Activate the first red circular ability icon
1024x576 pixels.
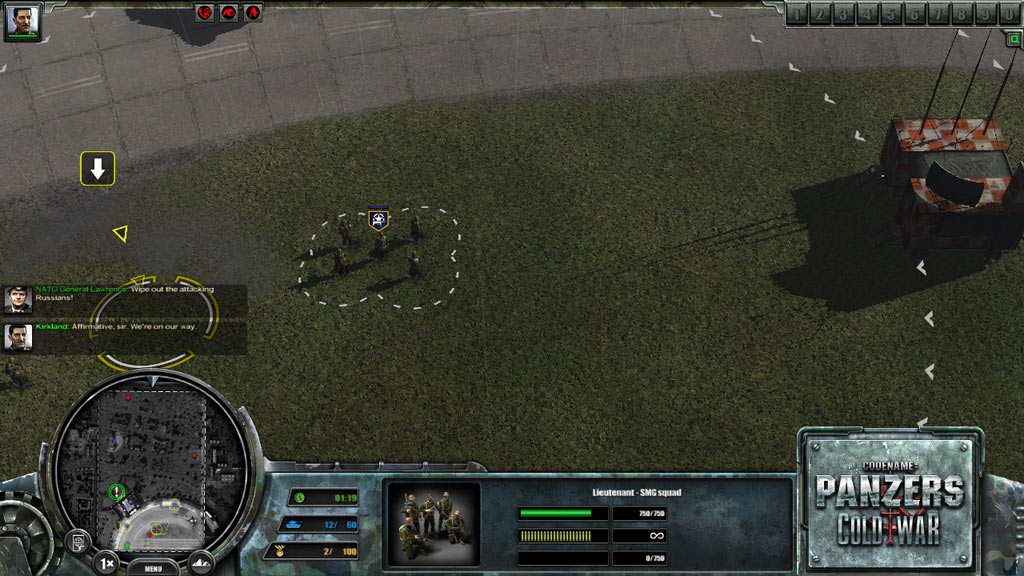coord(205,12)
